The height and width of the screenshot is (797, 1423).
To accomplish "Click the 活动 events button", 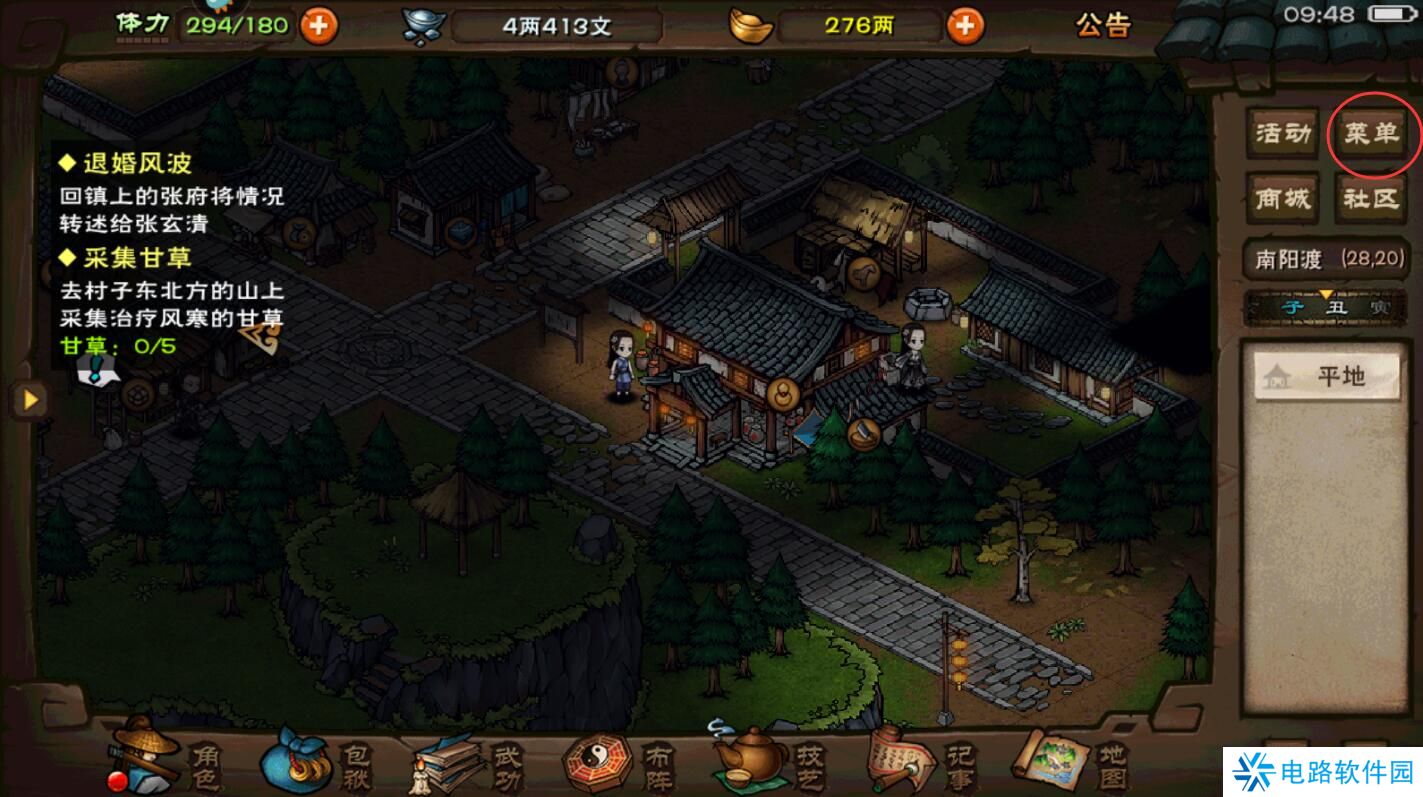I will pos(1281,135).
